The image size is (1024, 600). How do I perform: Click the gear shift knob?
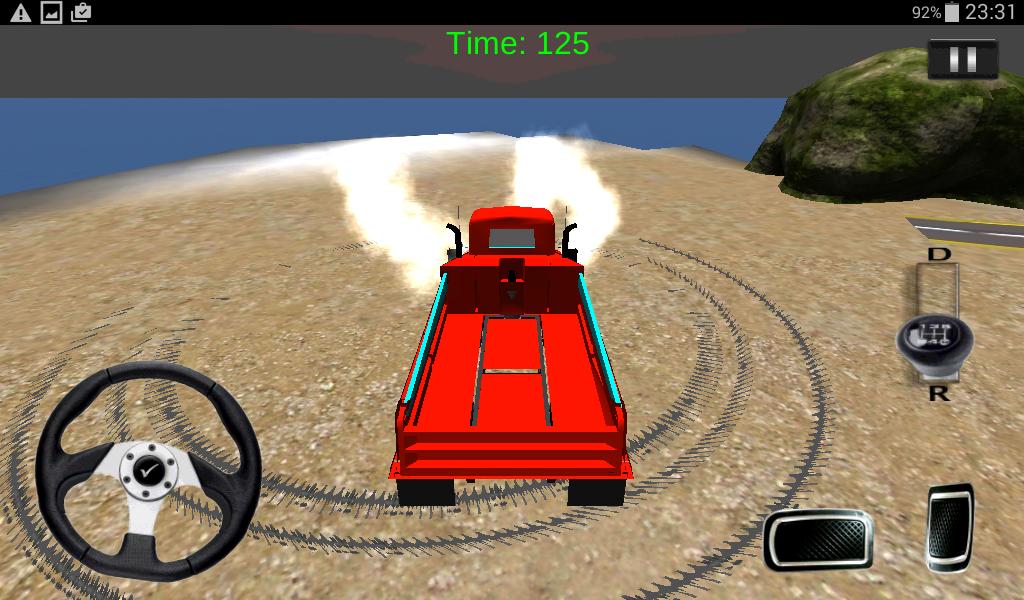(935, 340)
